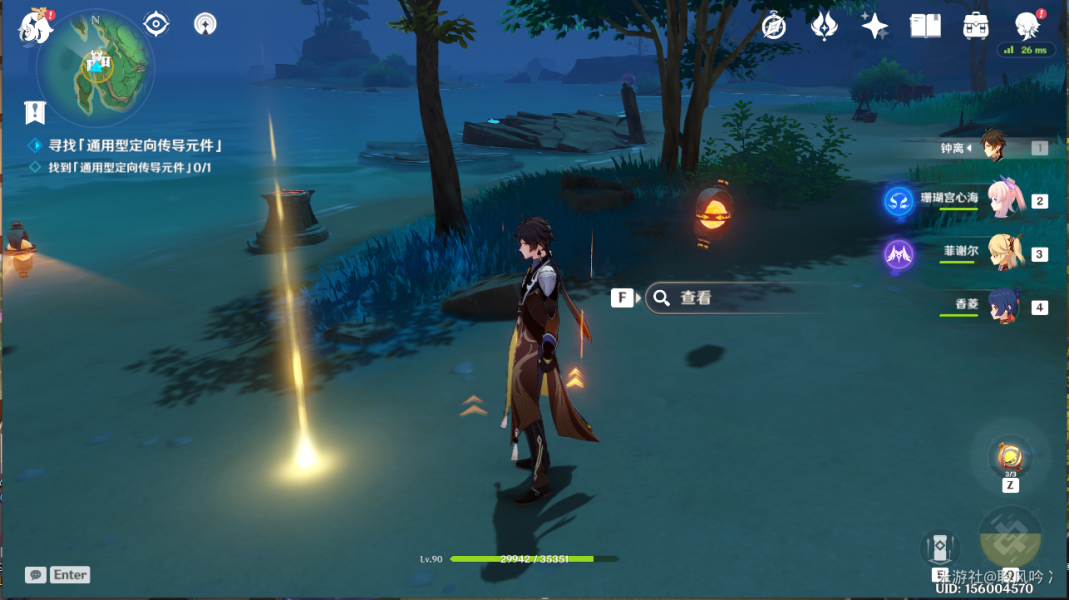The image size is (1069, 600).
Task: Switch to party member 香菱
Action: [x=1001, y=306]
